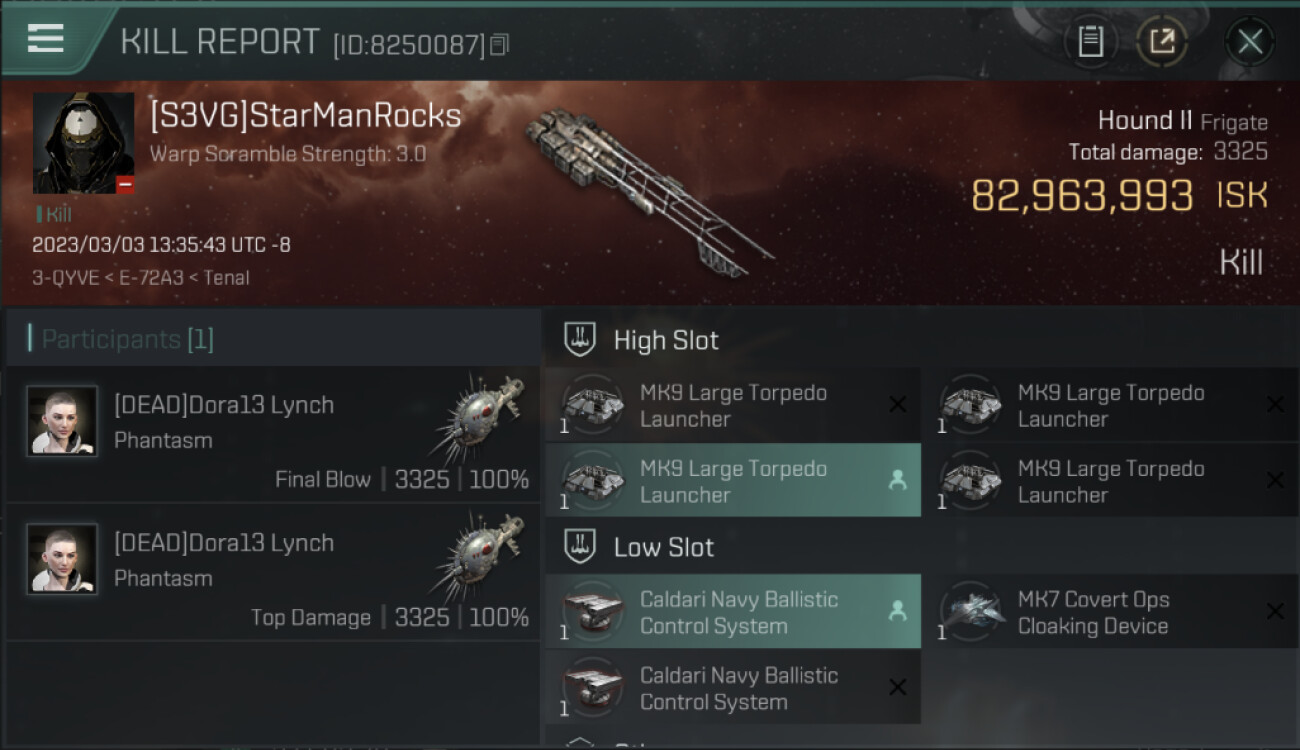Image resolution: width=1300 pixels, height=750 pixels.
Task: Click the share kill report icon
Action: coord(1161,42)
